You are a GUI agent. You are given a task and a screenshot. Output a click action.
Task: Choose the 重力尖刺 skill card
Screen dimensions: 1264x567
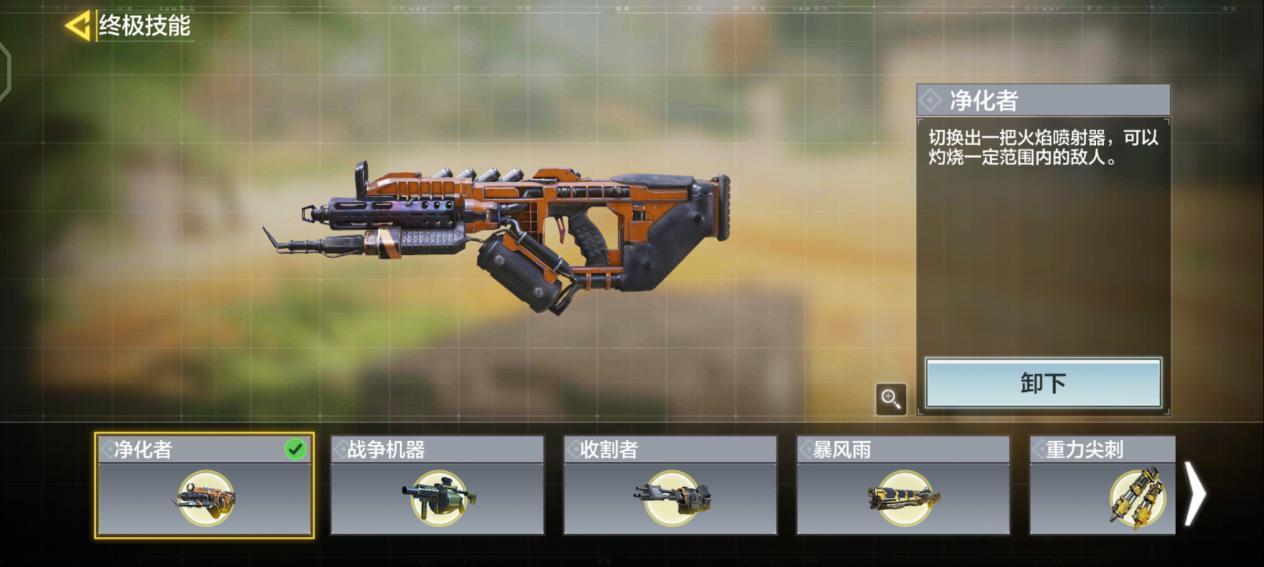pyautogui.click(x=1102, y=486)
